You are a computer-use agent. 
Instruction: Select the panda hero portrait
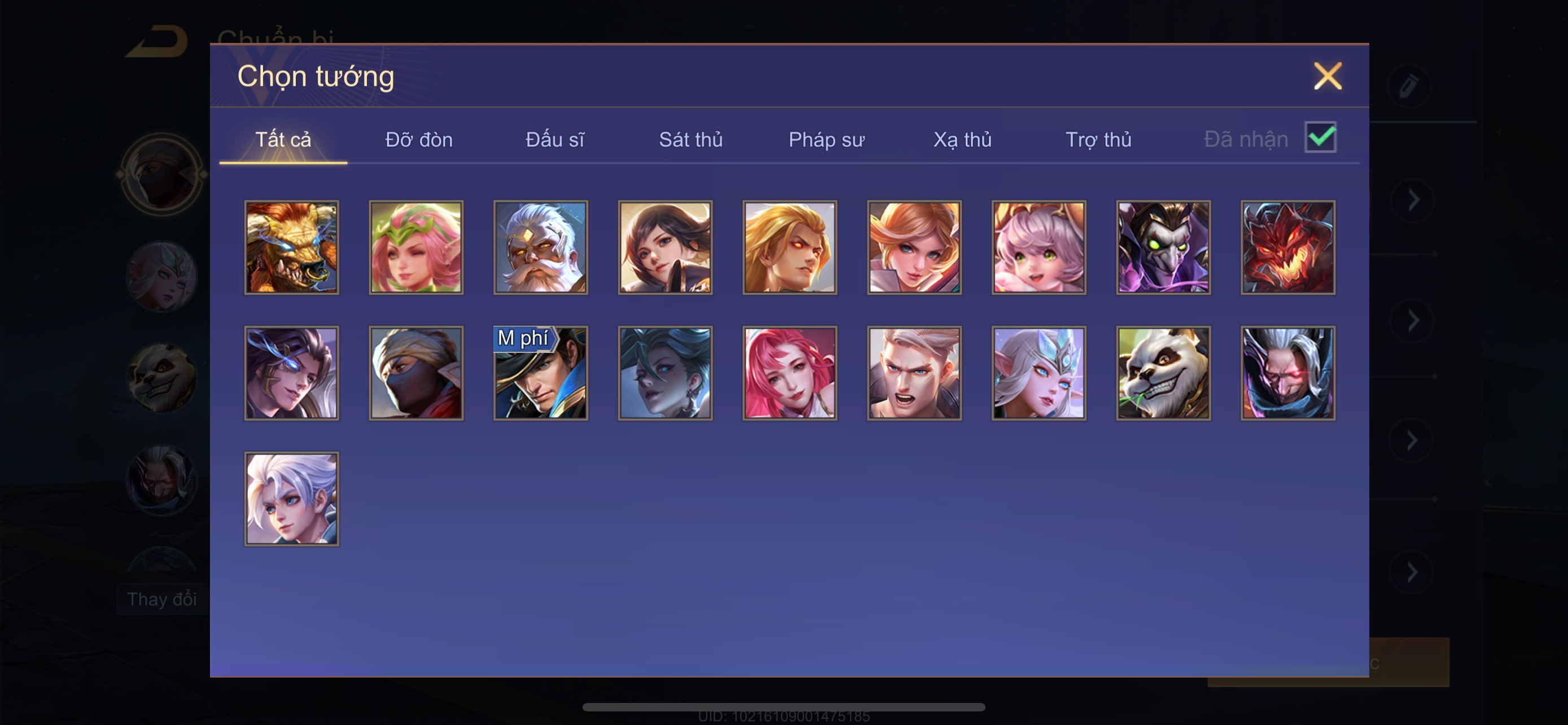[x=1163, y=373]
